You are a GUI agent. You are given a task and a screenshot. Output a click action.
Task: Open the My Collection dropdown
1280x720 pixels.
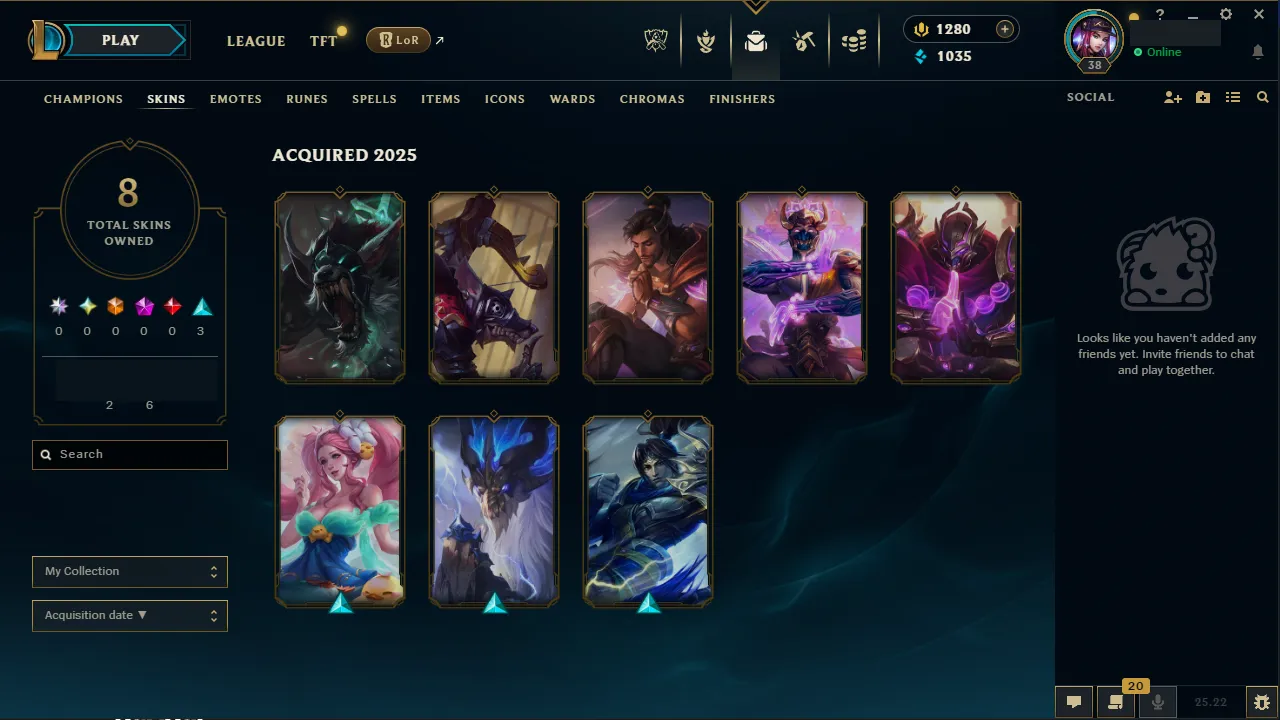(x=129, y=572)
